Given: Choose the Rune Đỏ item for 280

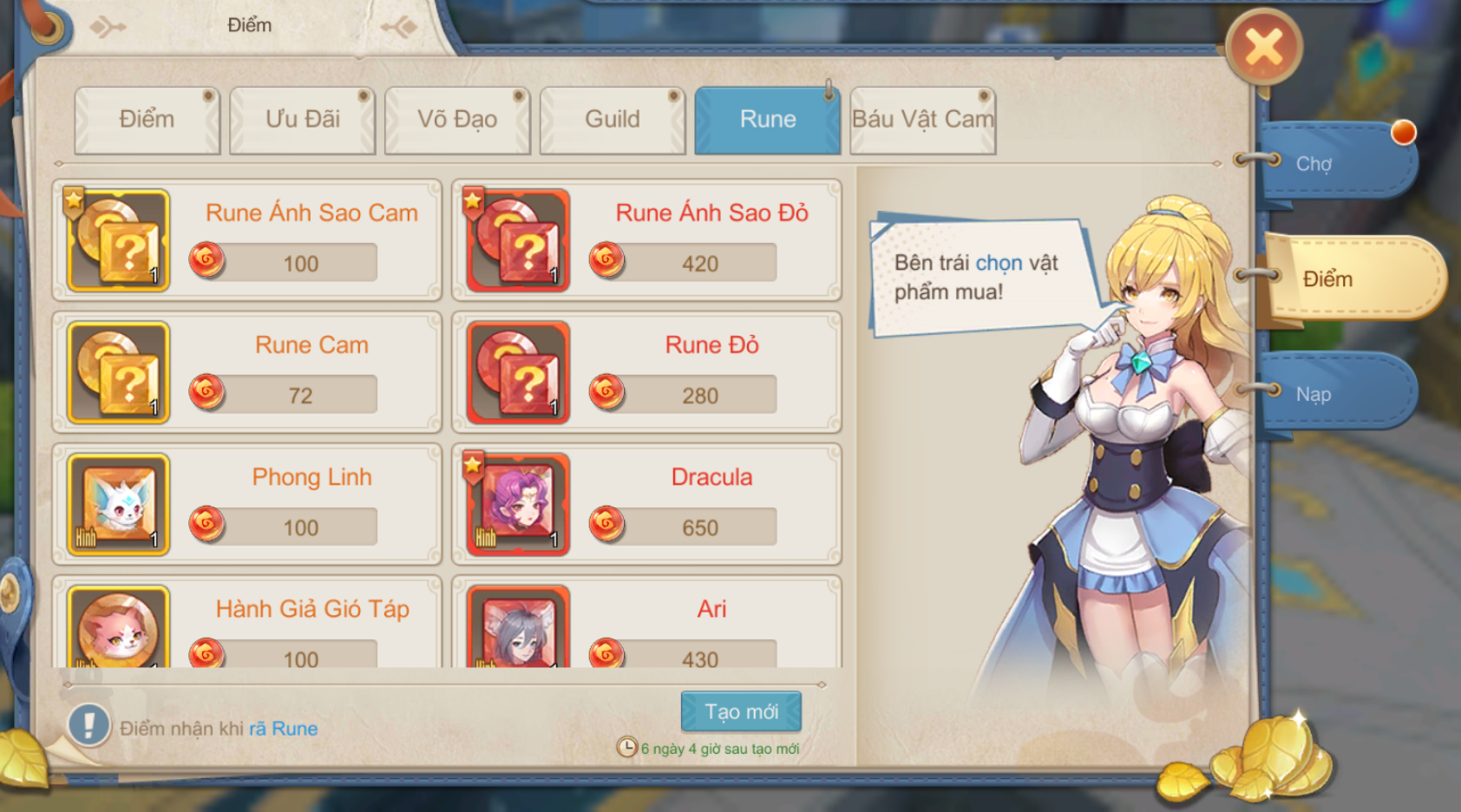Looking at the screenshot, I should tap(646, 372).
